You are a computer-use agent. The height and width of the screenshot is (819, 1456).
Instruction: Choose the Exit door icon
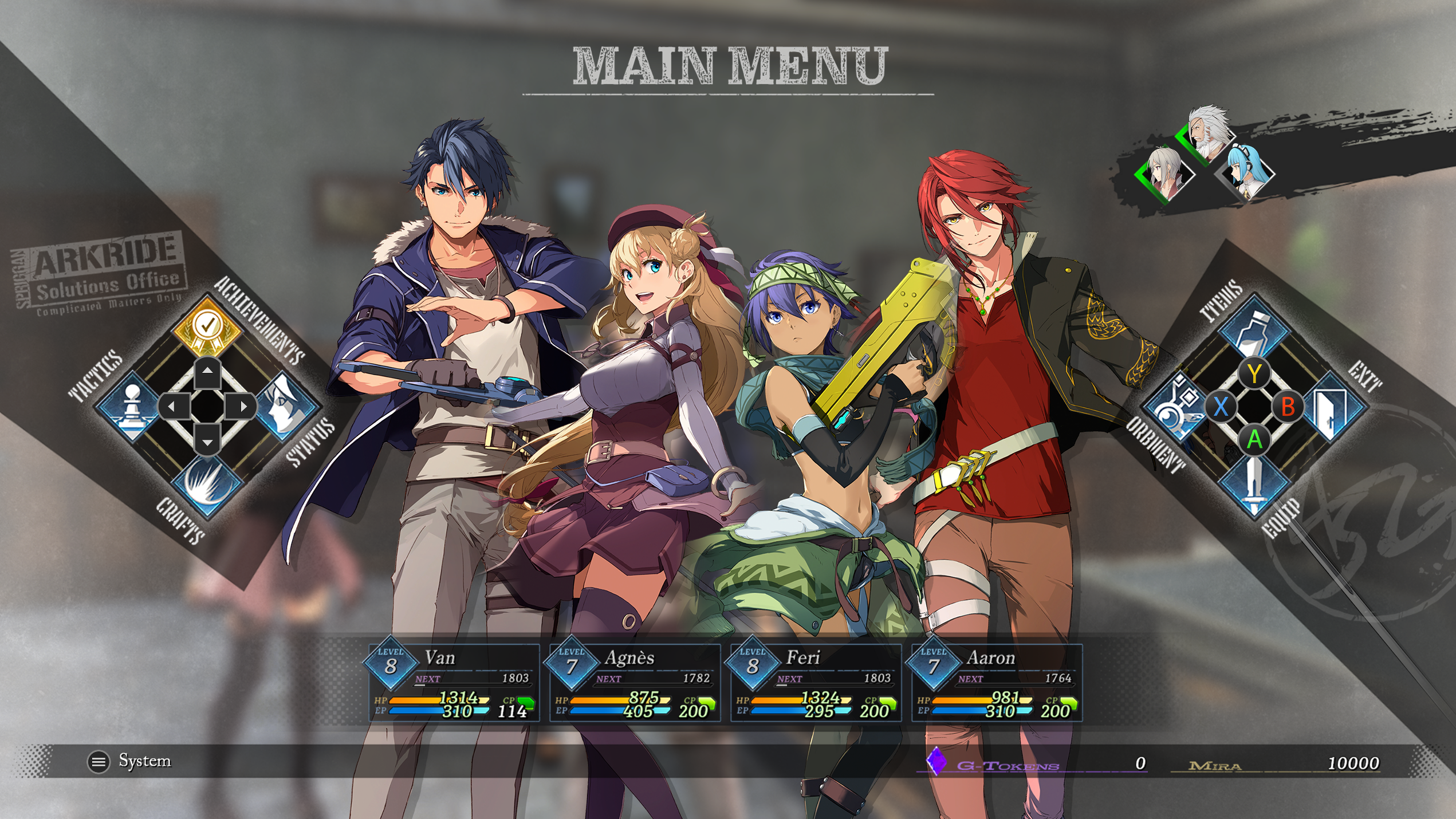[1333, 408]
